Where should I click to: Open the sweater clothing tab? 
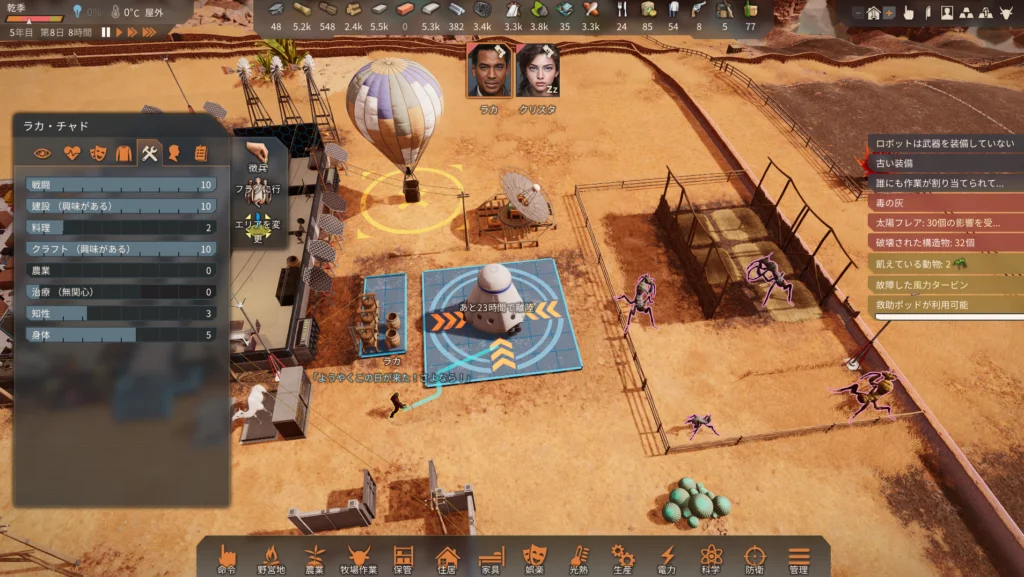tap(123, 153)
